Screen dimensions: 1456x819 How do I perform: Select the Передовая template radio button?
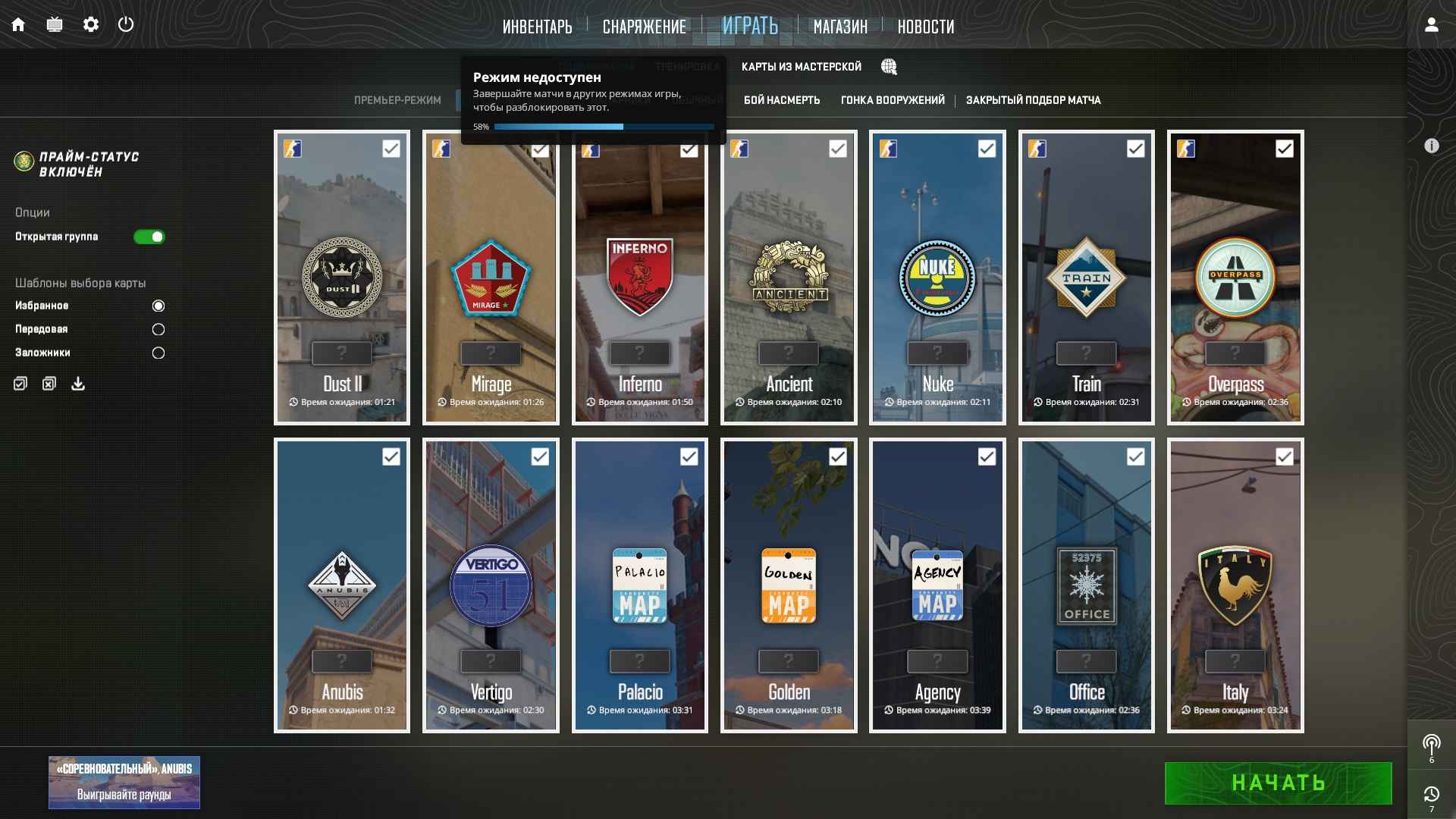tap(158, 329)
